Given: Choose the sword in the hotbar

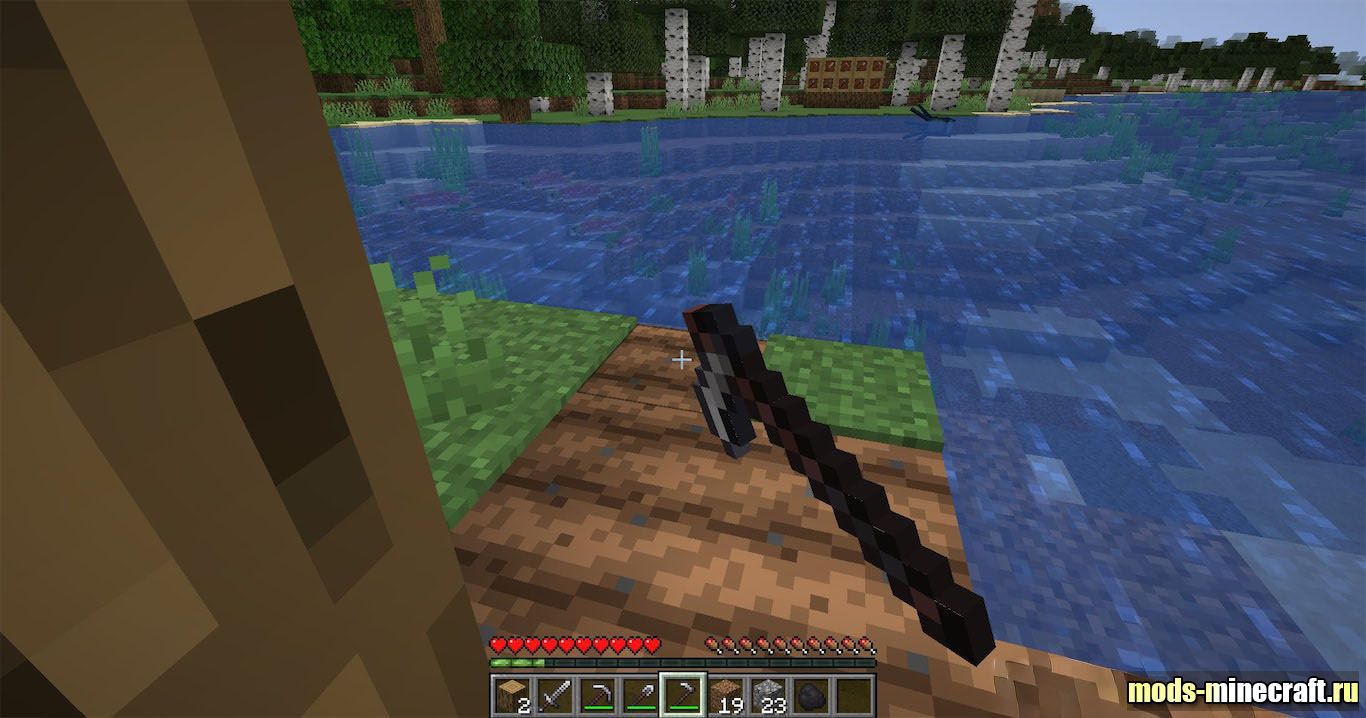Looking at the screenshot, I should click(x=554, y=694).
